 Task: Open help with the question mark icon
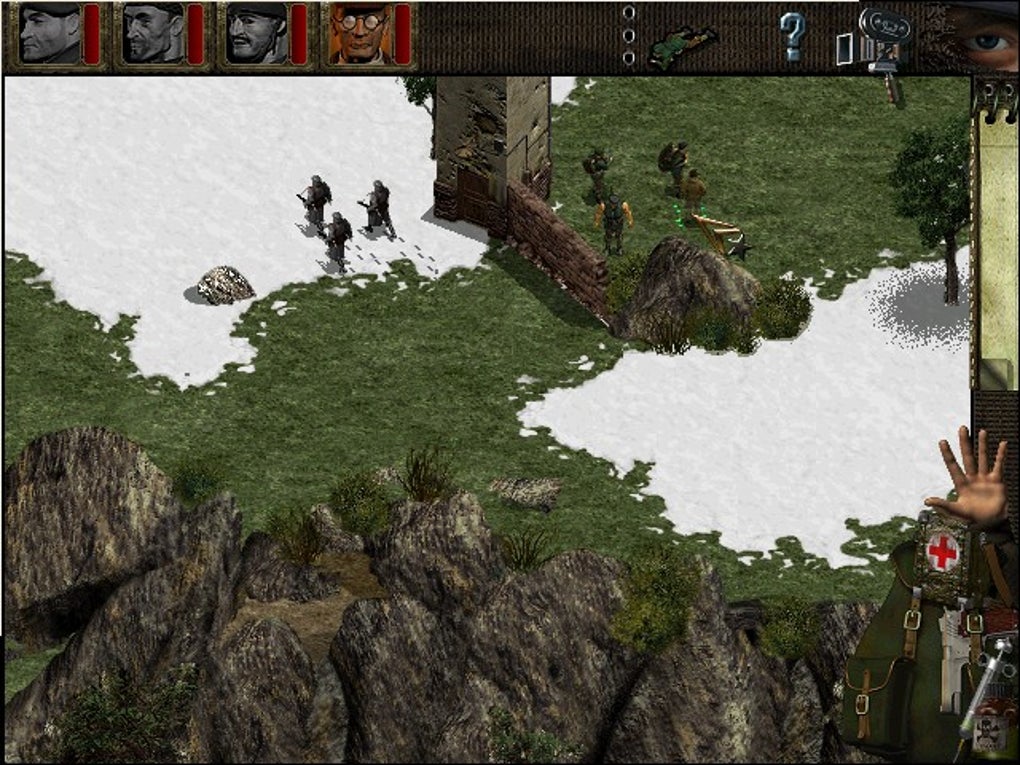click(792, 38)
